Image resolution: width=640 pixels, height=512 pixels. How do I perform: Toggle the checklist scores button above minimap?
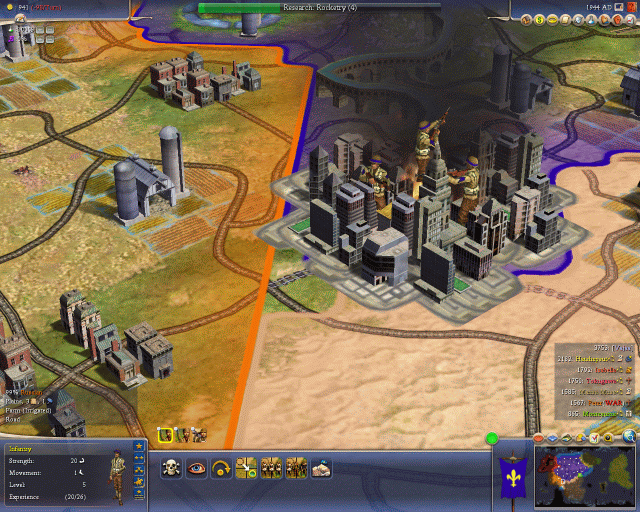pyautogui.click(x=594, y=438)
